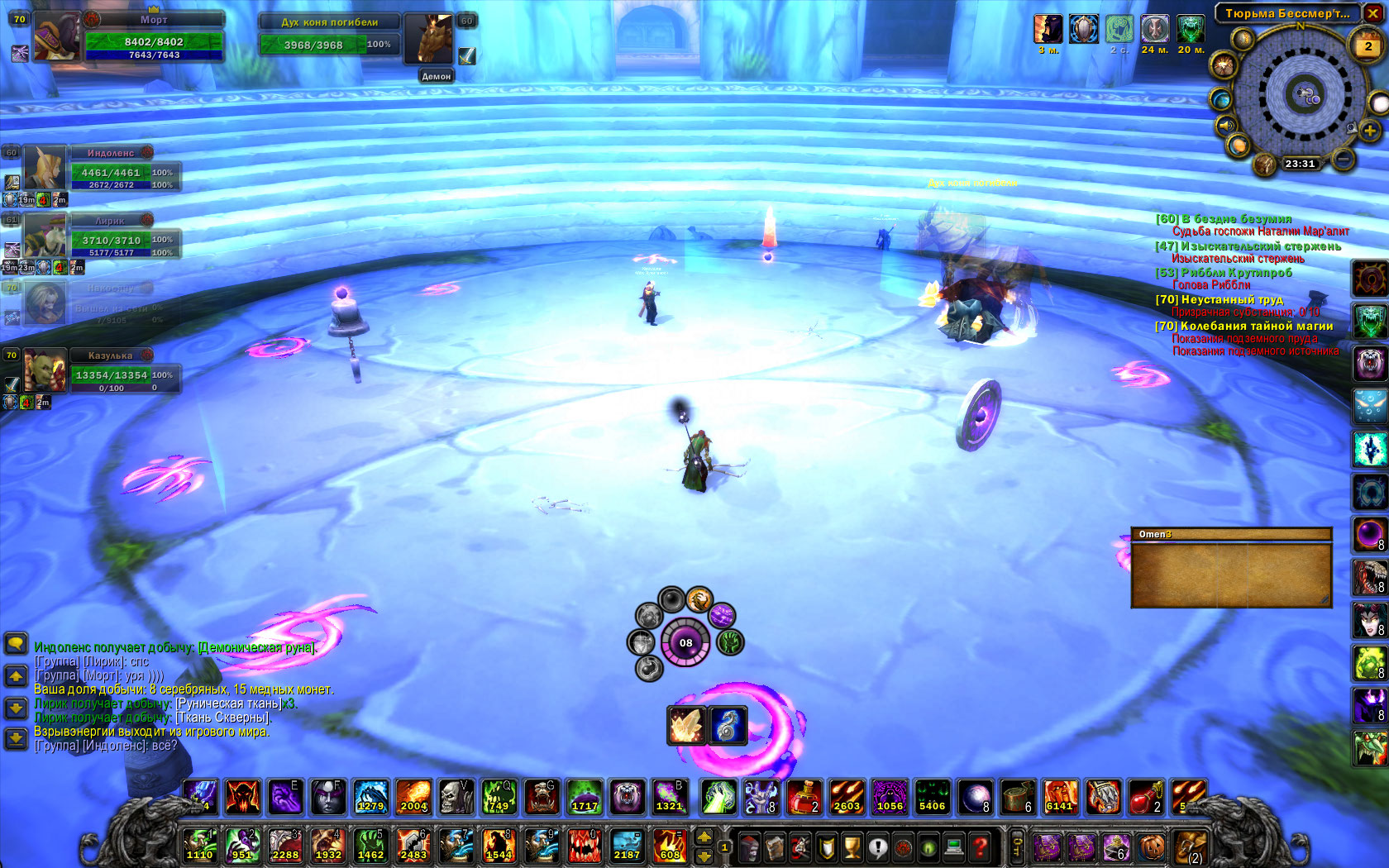Zoom out the minimap with the minus button
Image resolution: width=1389 pixels, height=868 pixels.
pyautogui.click(x=1344, y=157)
